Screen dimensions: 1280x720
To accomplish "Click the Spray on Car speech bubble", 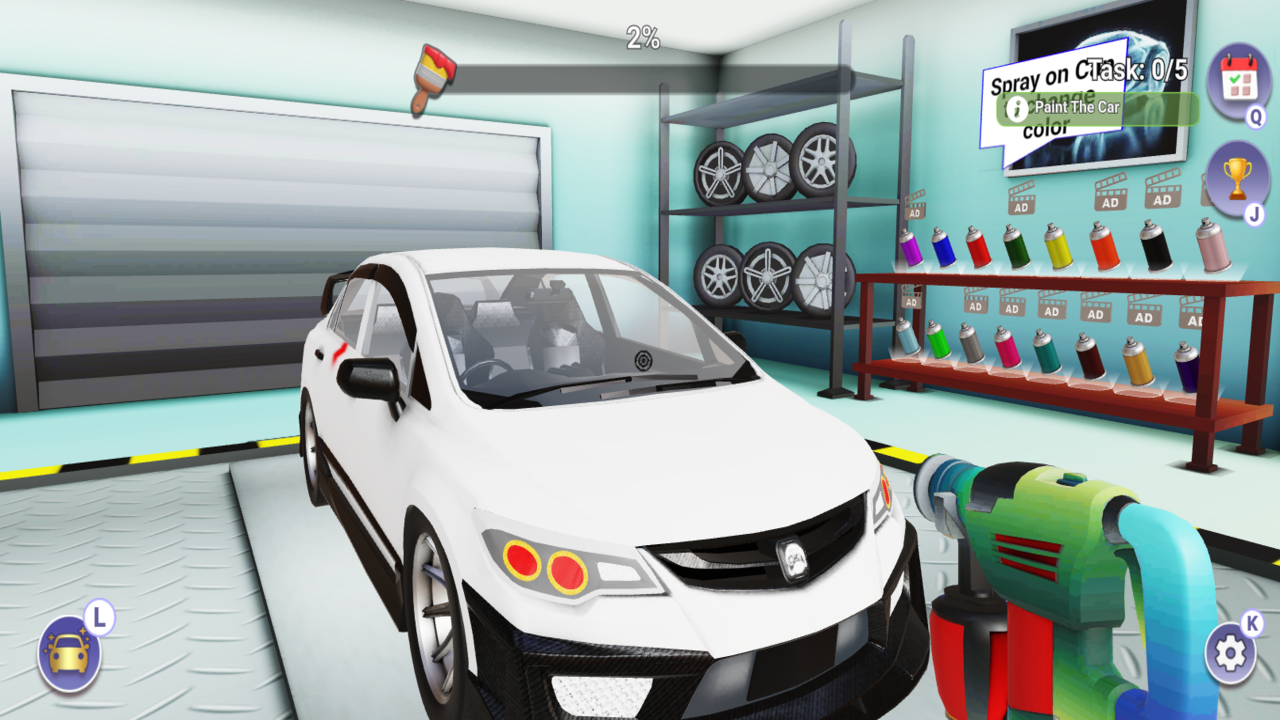I will tap(1025, 80).
